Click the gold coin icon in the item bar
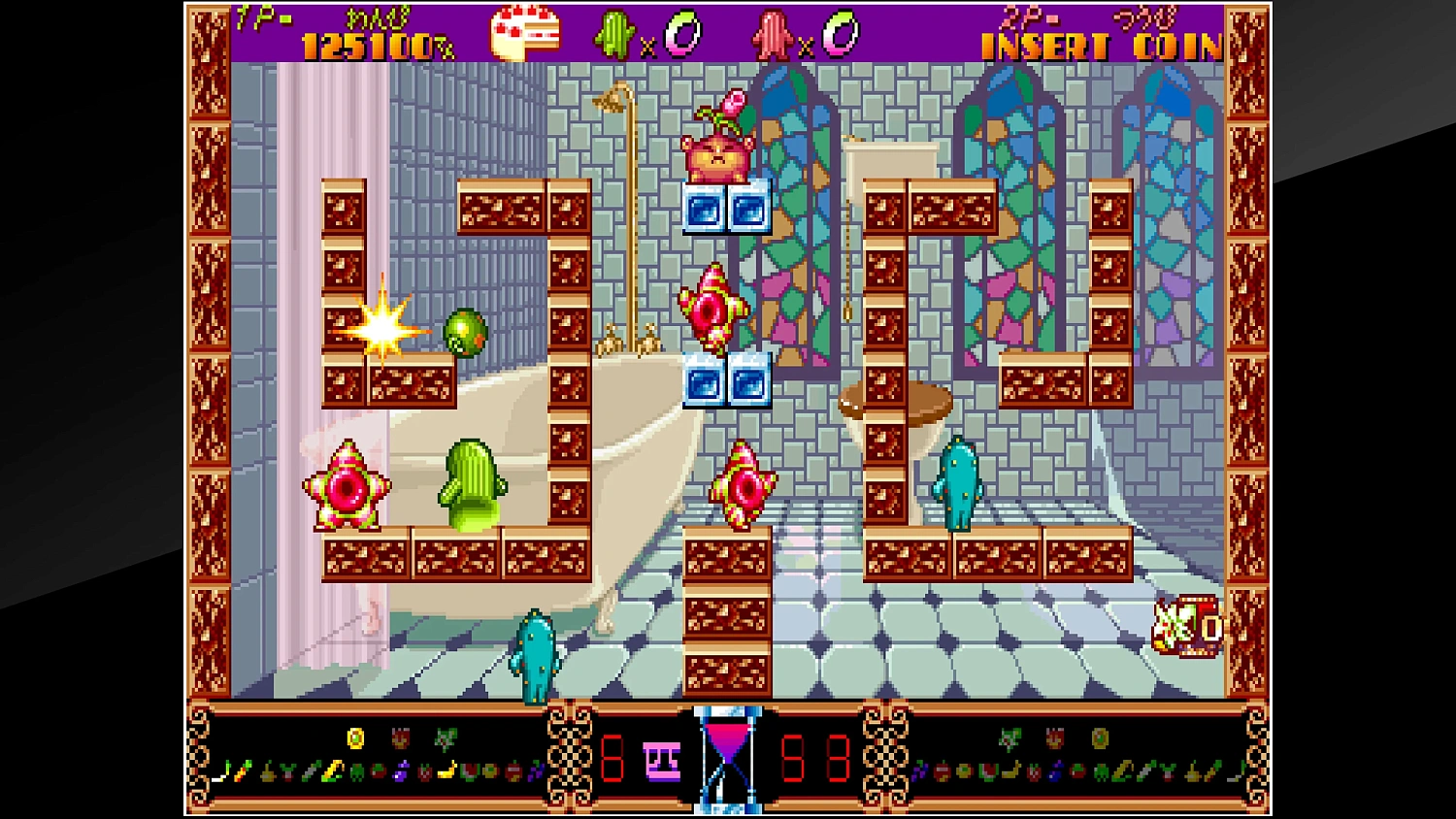Screen dimensions: 1456x819 click(x=355, y=739)
